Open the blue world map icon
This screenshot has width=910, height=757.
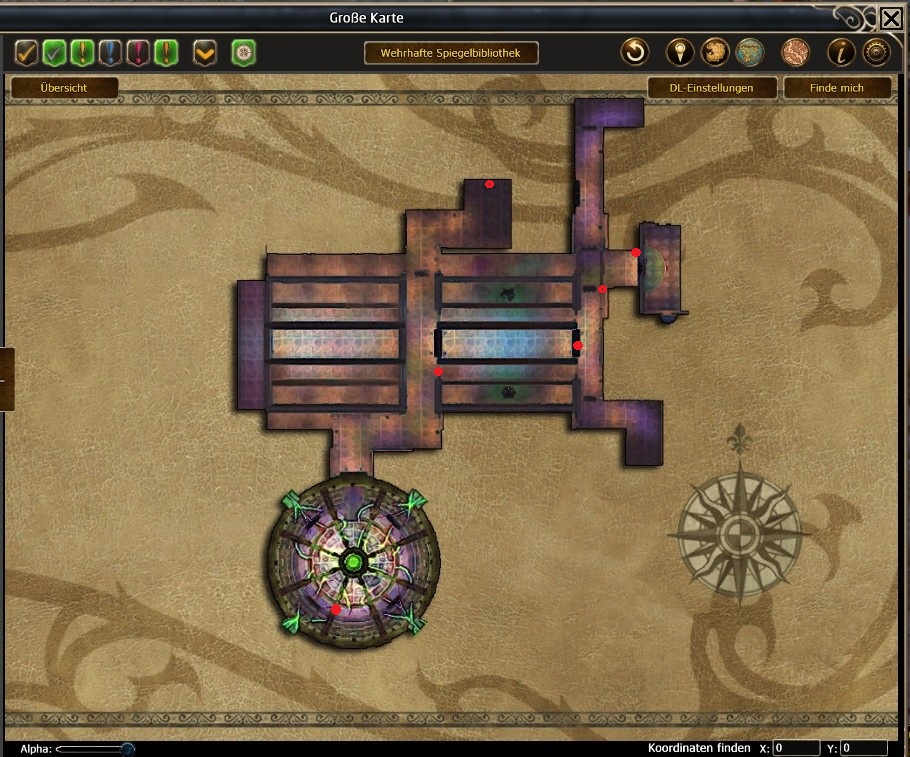pyautogui.click(x=749, y=52)
